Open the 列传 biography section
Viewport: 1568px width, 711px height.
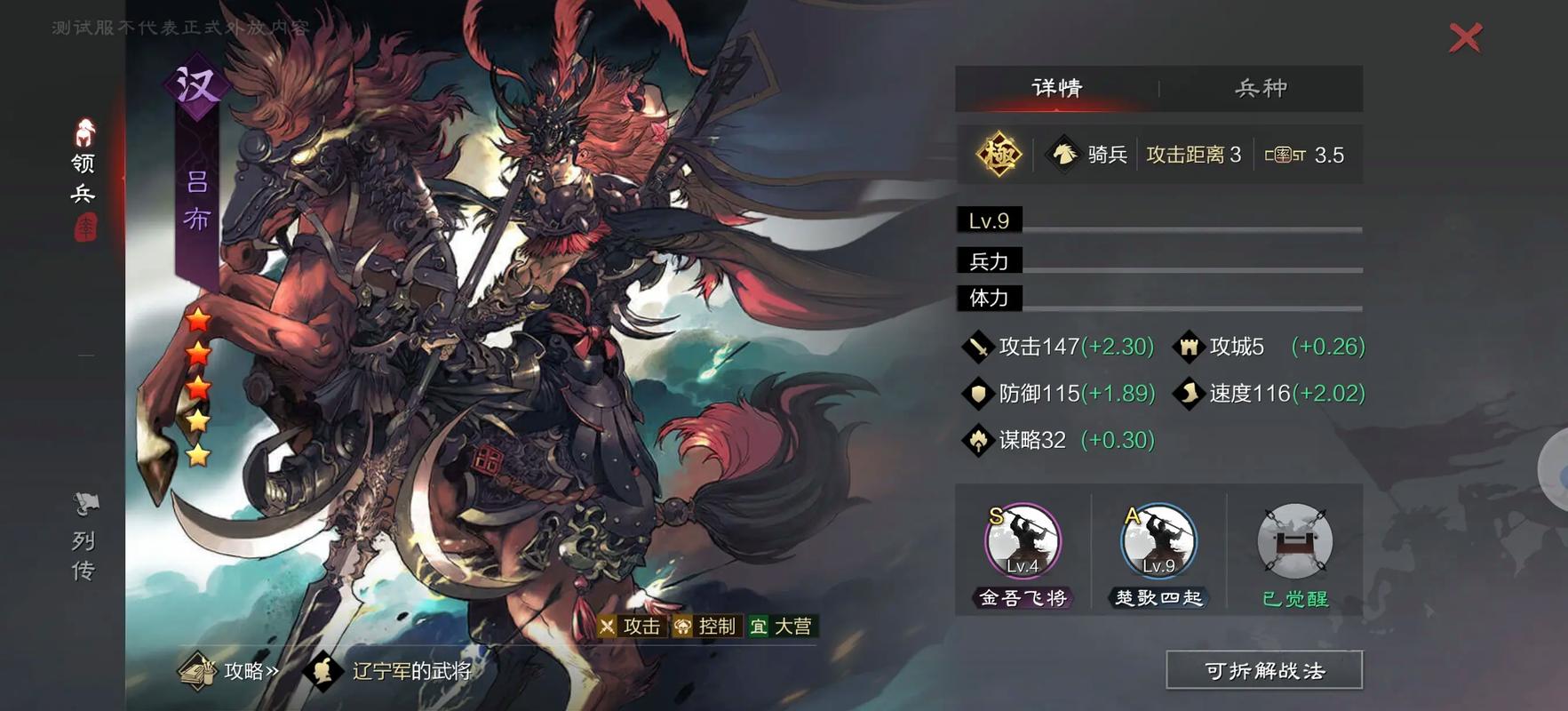[84, 539]
